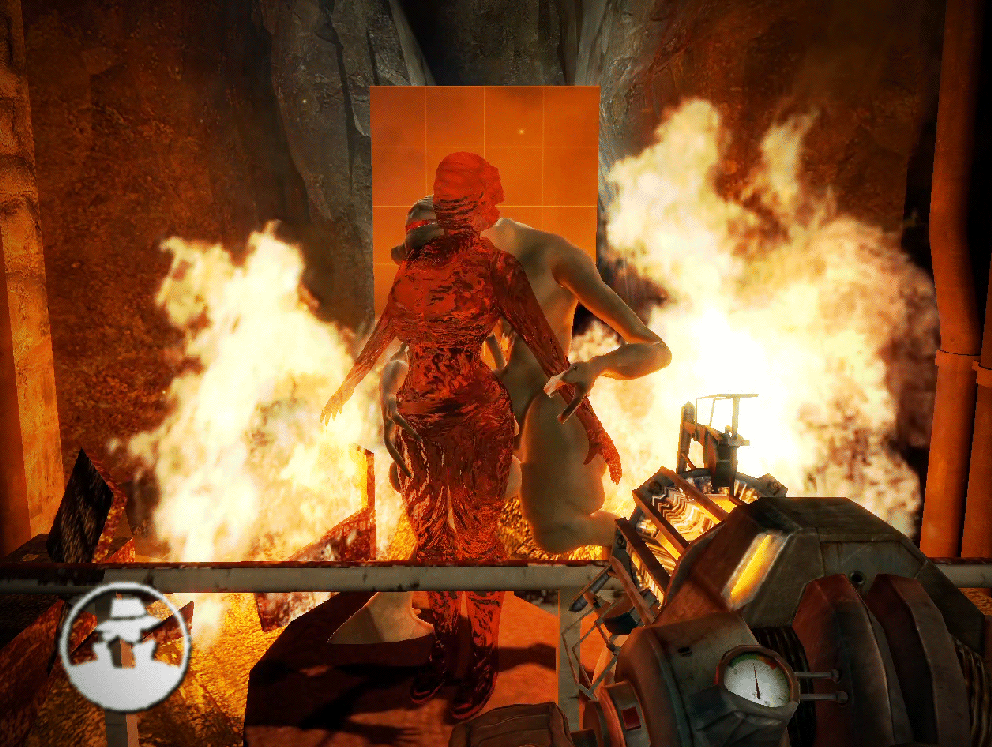Viewport: 992px width, 747px height.
Task: Click the circular hat-and-trench-coat spy icon
Action: (125, 646)
